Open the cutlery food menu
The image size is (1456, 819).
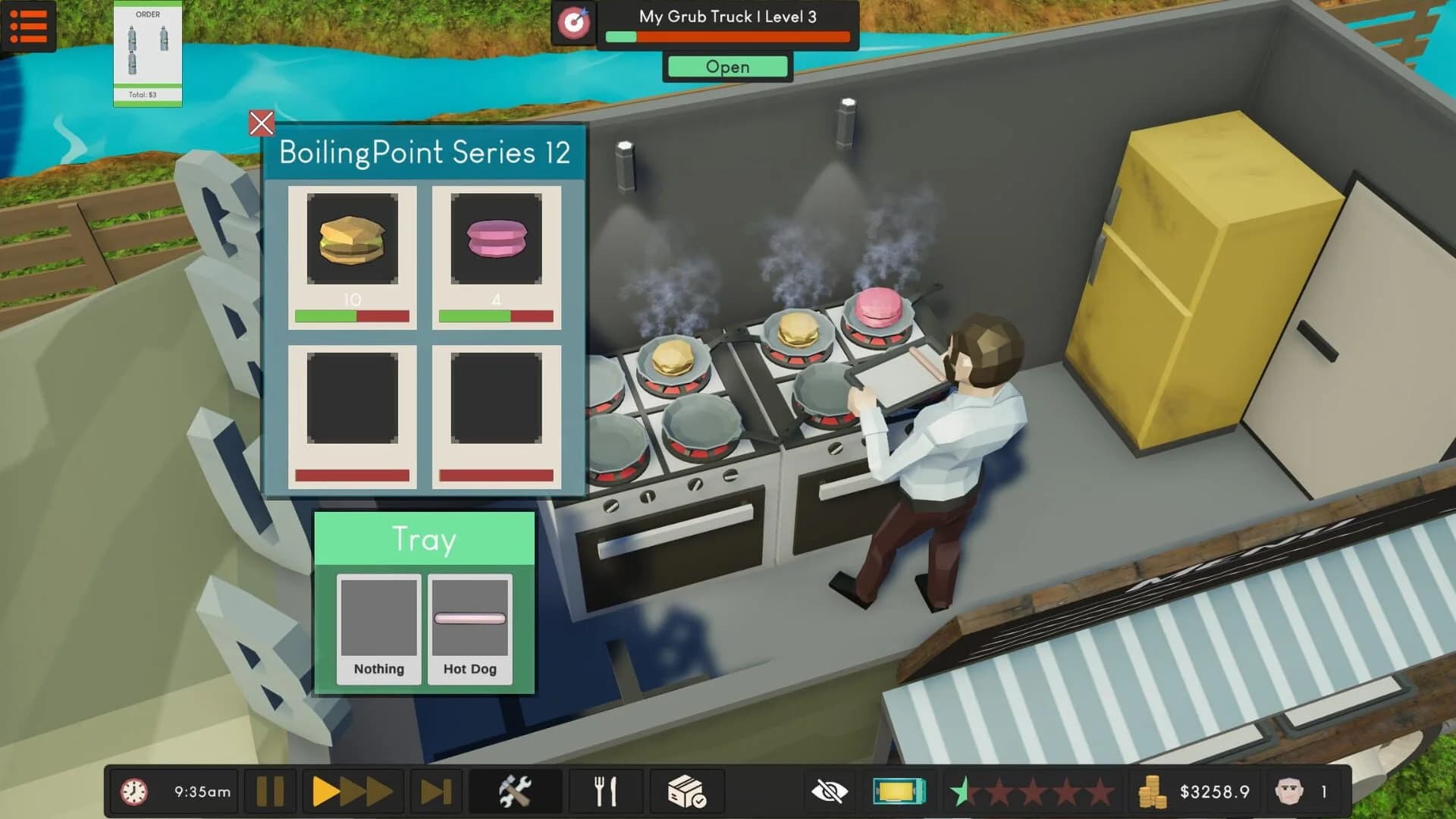(x=605, y=791)
